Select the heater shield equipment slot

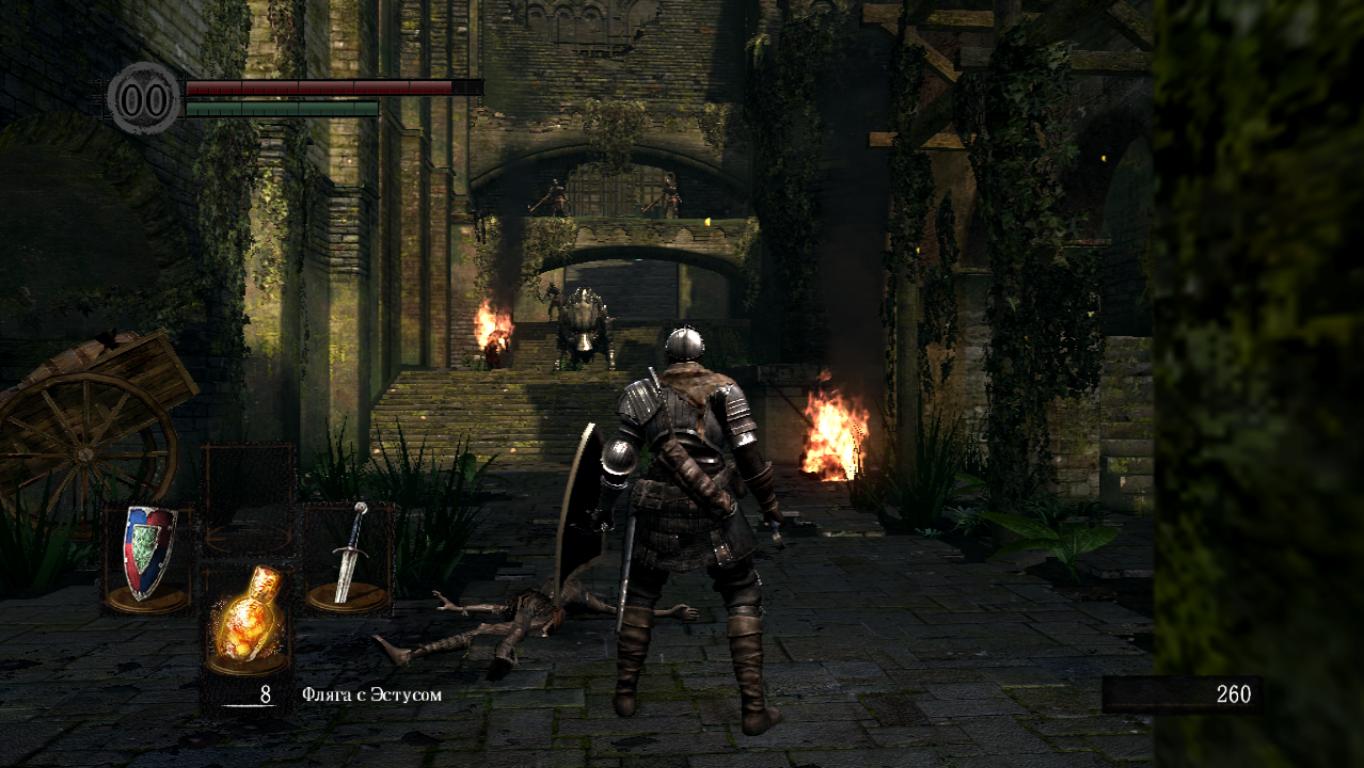click(x=148, y=557)
